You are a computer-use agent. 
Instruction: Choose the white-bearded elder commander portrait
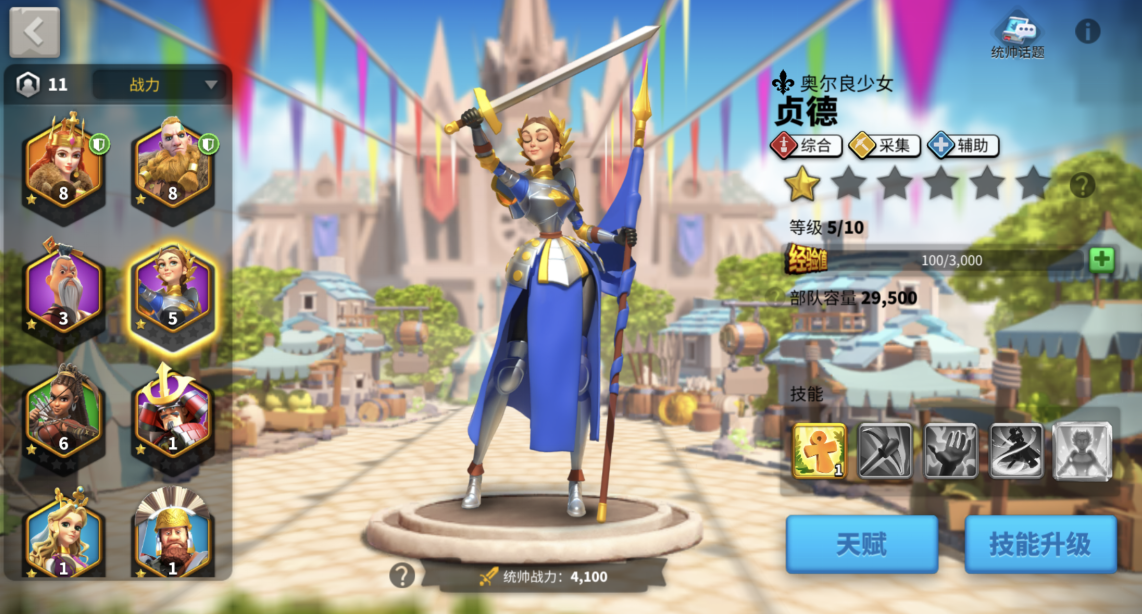[64, 291]
